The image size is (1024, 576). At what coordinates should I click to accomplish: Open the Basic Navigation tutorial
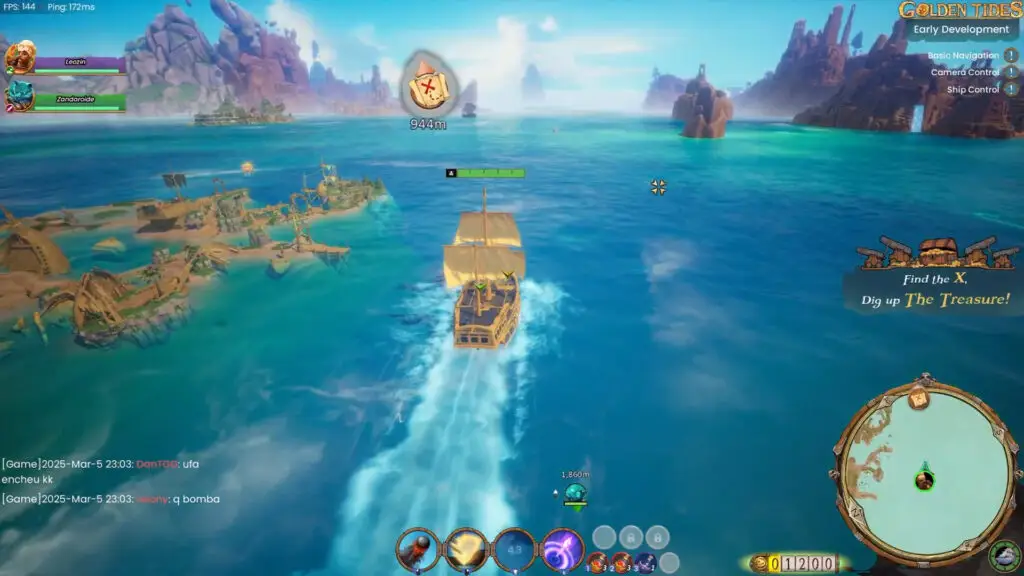coord(1012,56)
